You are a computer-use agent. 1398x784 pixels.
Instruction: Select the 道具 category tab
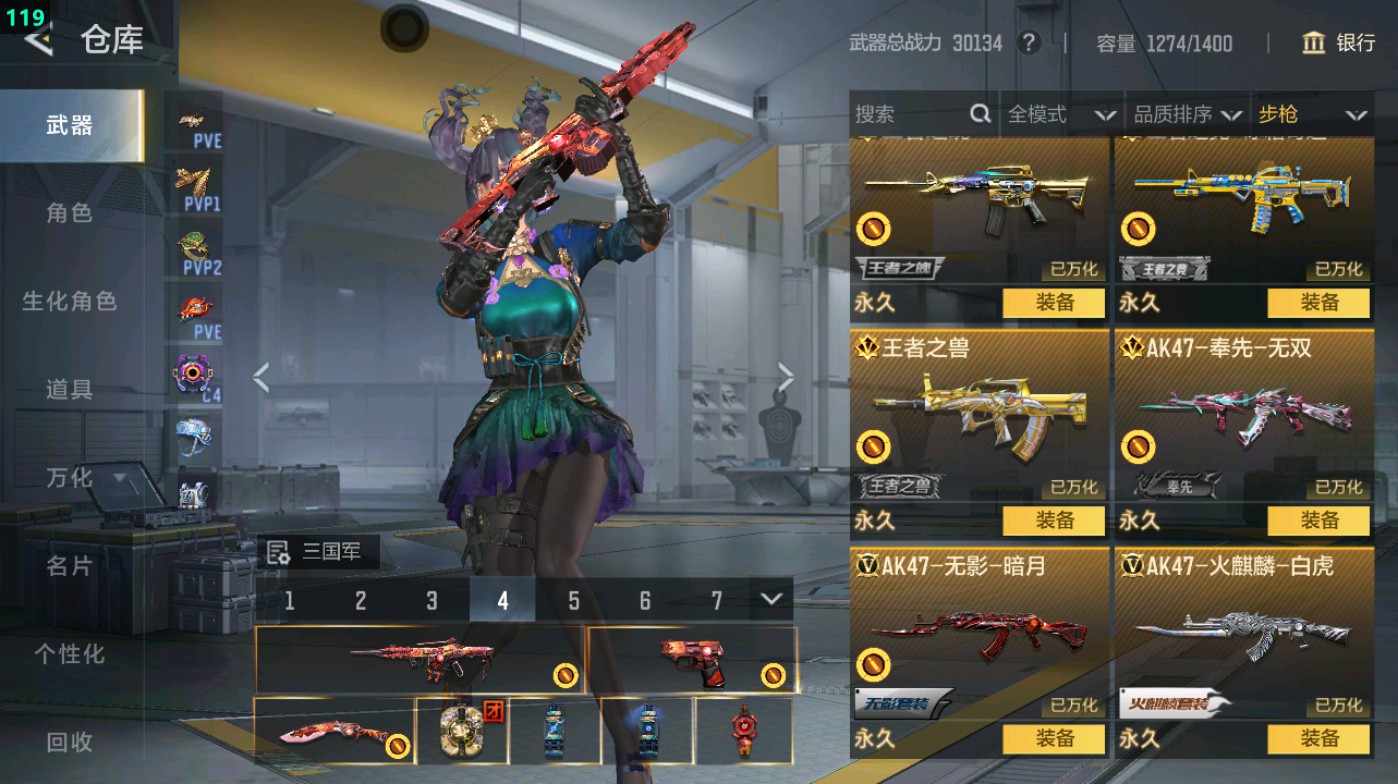pyautogui.click(x=69, y=389)
